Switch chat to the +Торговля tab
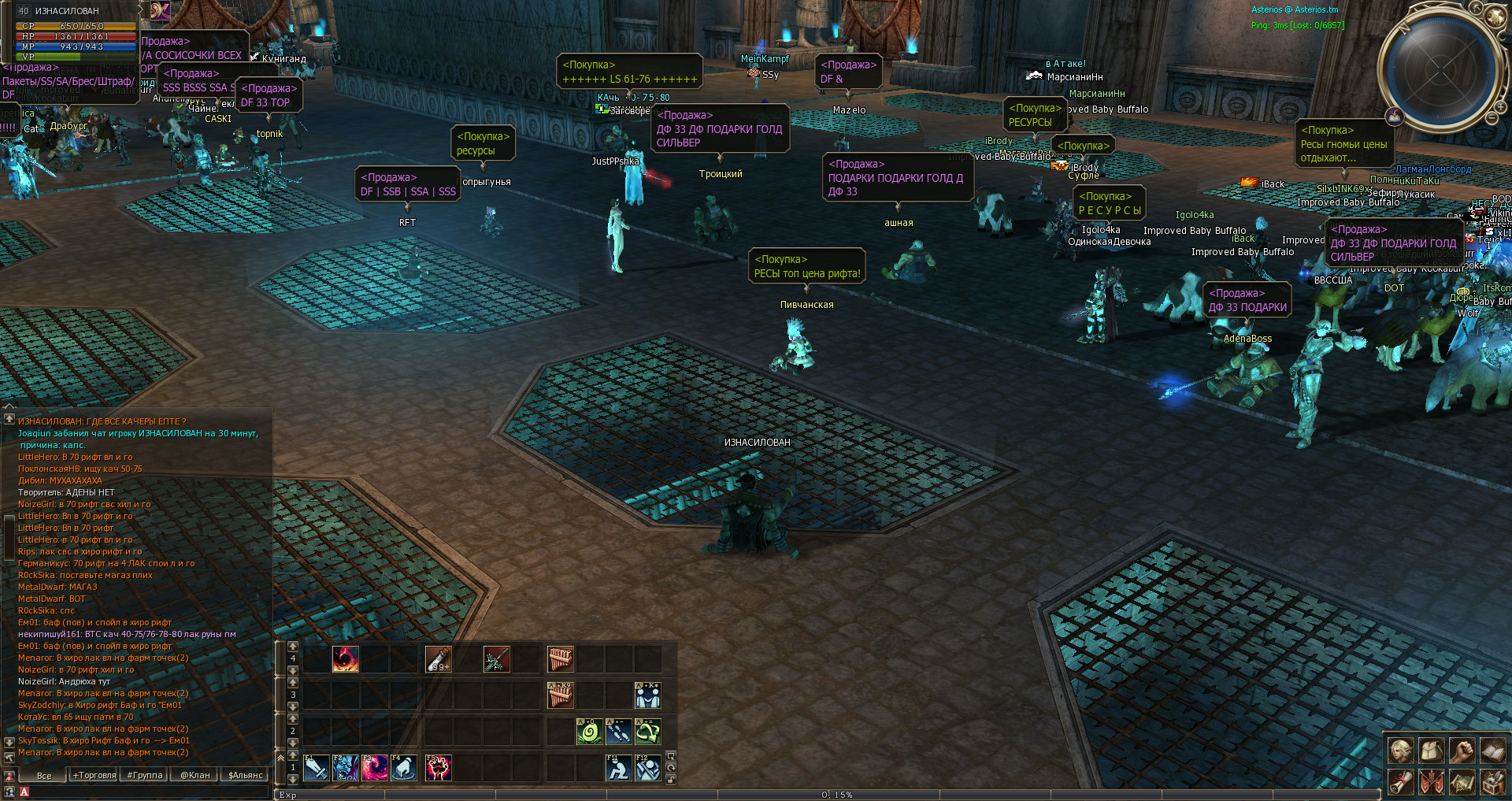Image resolution: width=1512 pixels, height=801 pixels. click(x=94, y=775)
